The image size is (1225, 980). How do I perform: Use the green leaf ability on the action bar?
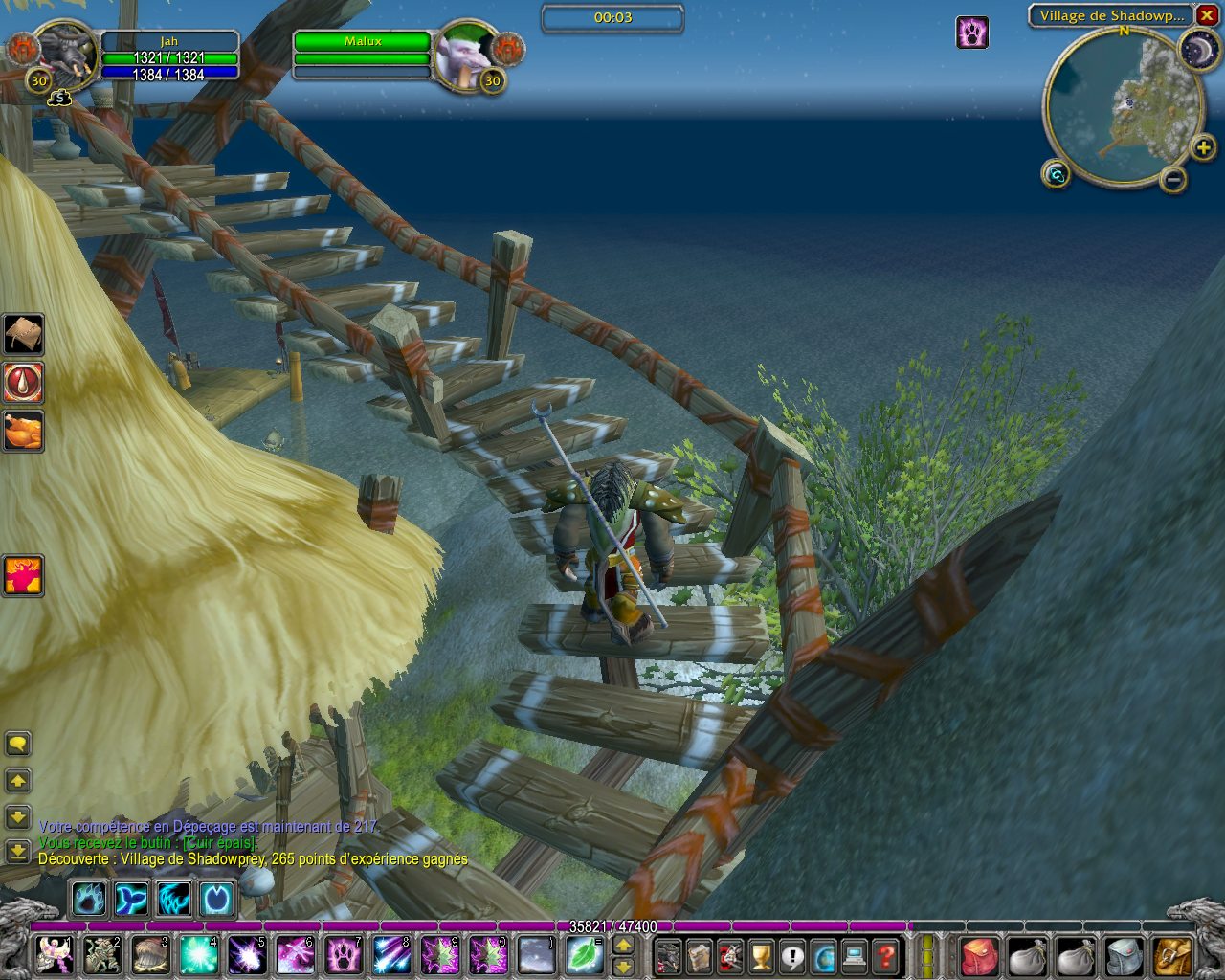click(x=583, y=954)
